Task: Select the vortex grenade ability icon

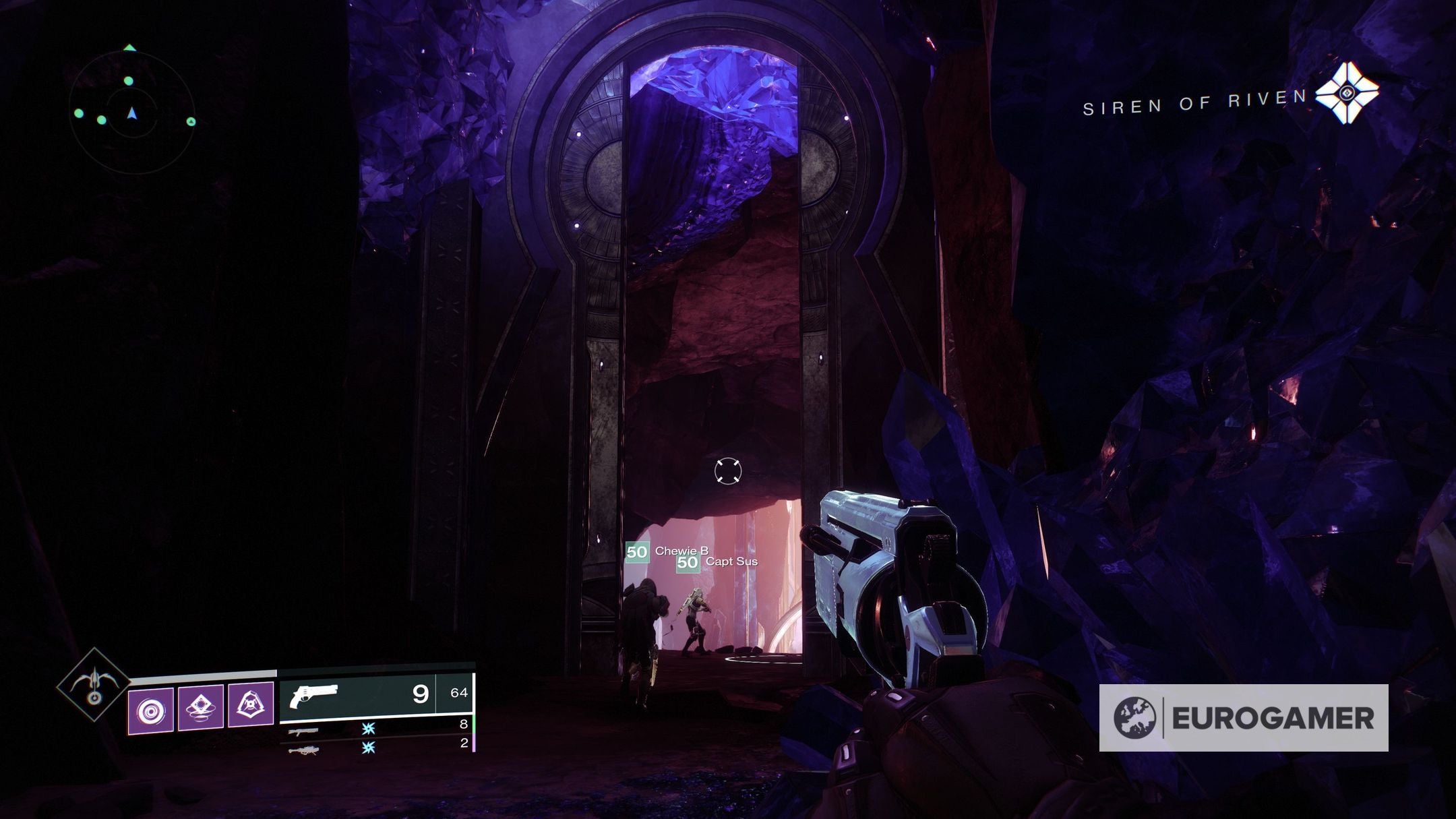Action: point(150,710)
